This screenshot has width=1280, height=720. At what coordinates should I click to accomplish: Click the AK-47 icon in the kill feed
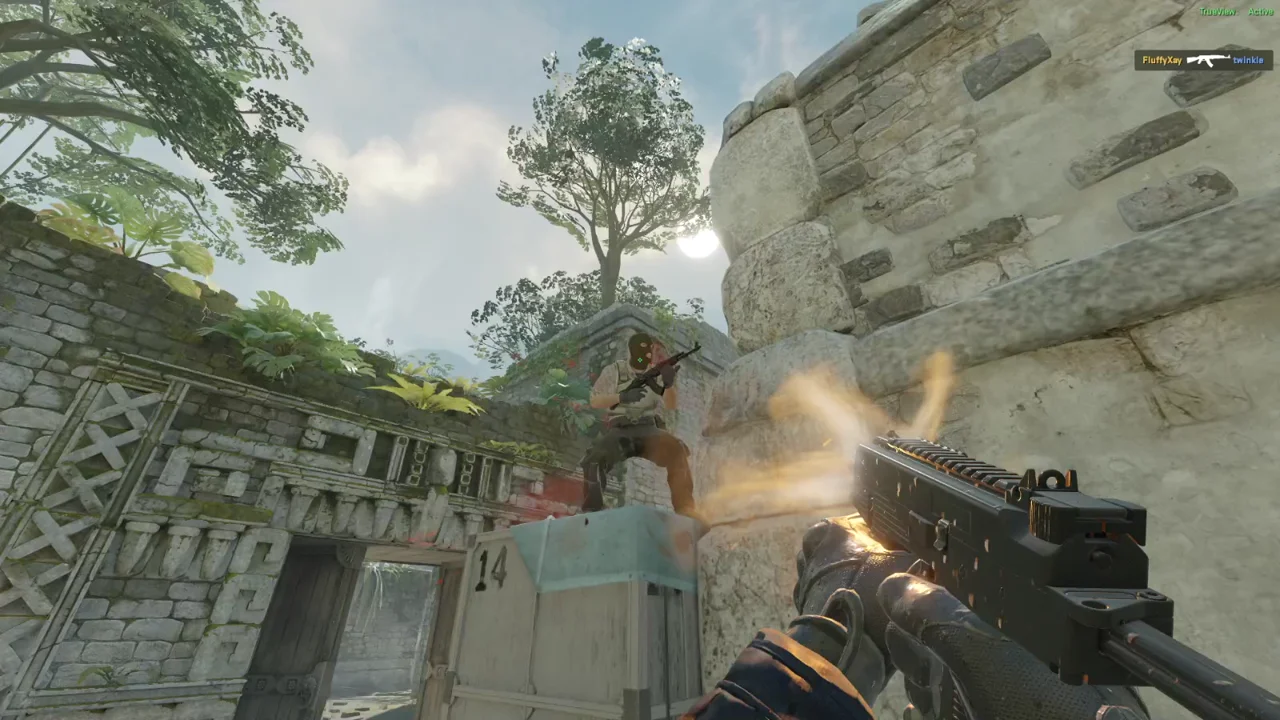tap(1208, 60)
